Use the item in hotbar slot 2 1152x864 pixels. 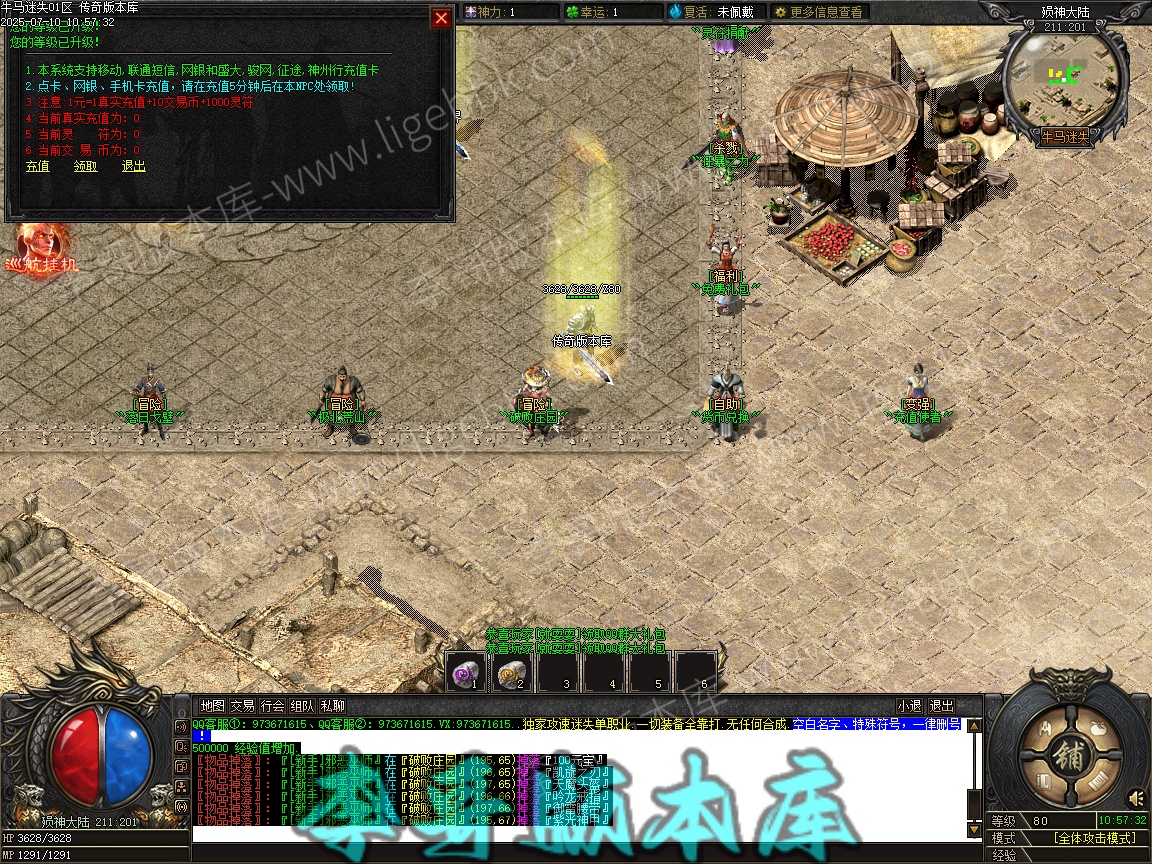click(512, 672)
